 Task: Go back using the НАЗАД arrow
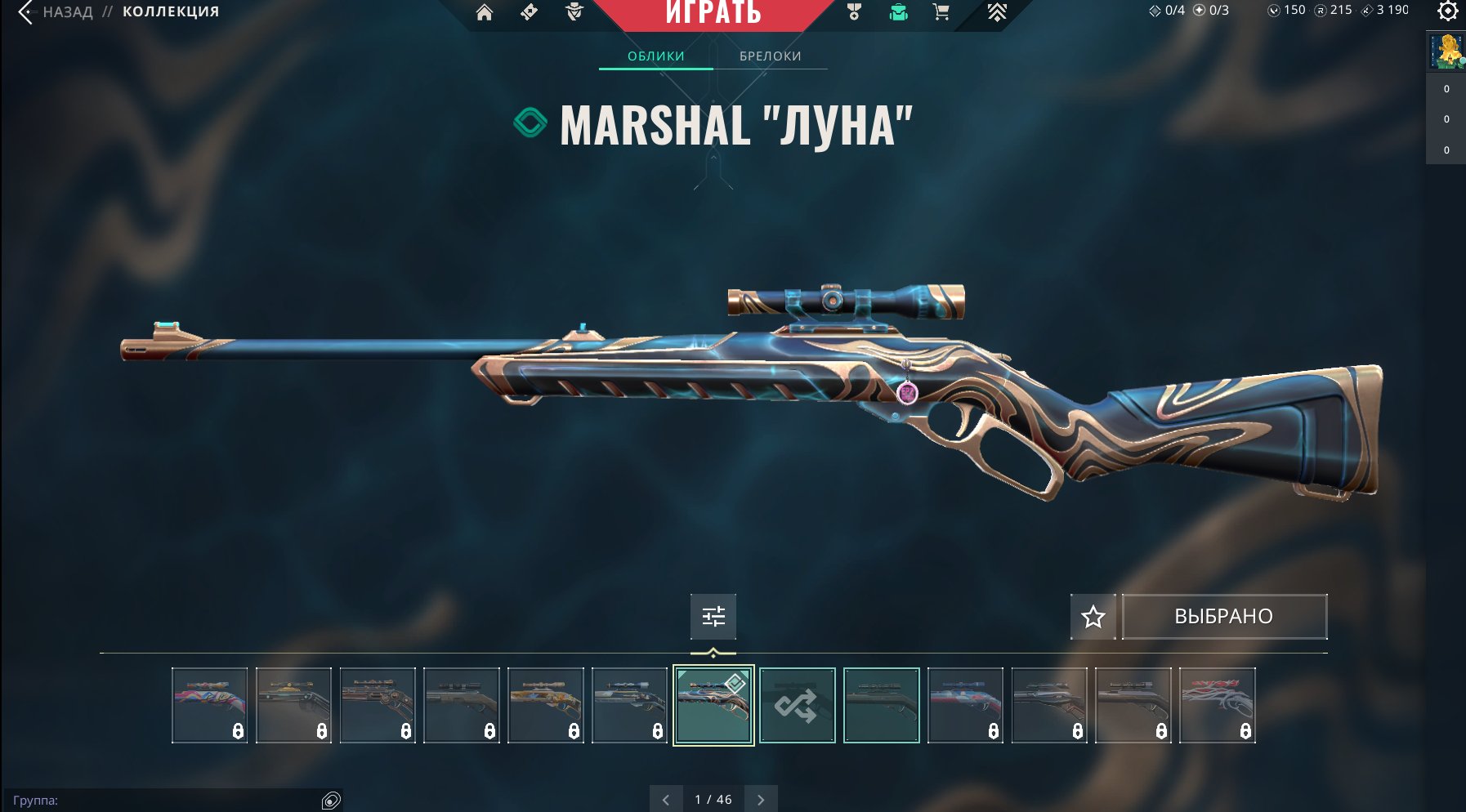pos(28,12)
